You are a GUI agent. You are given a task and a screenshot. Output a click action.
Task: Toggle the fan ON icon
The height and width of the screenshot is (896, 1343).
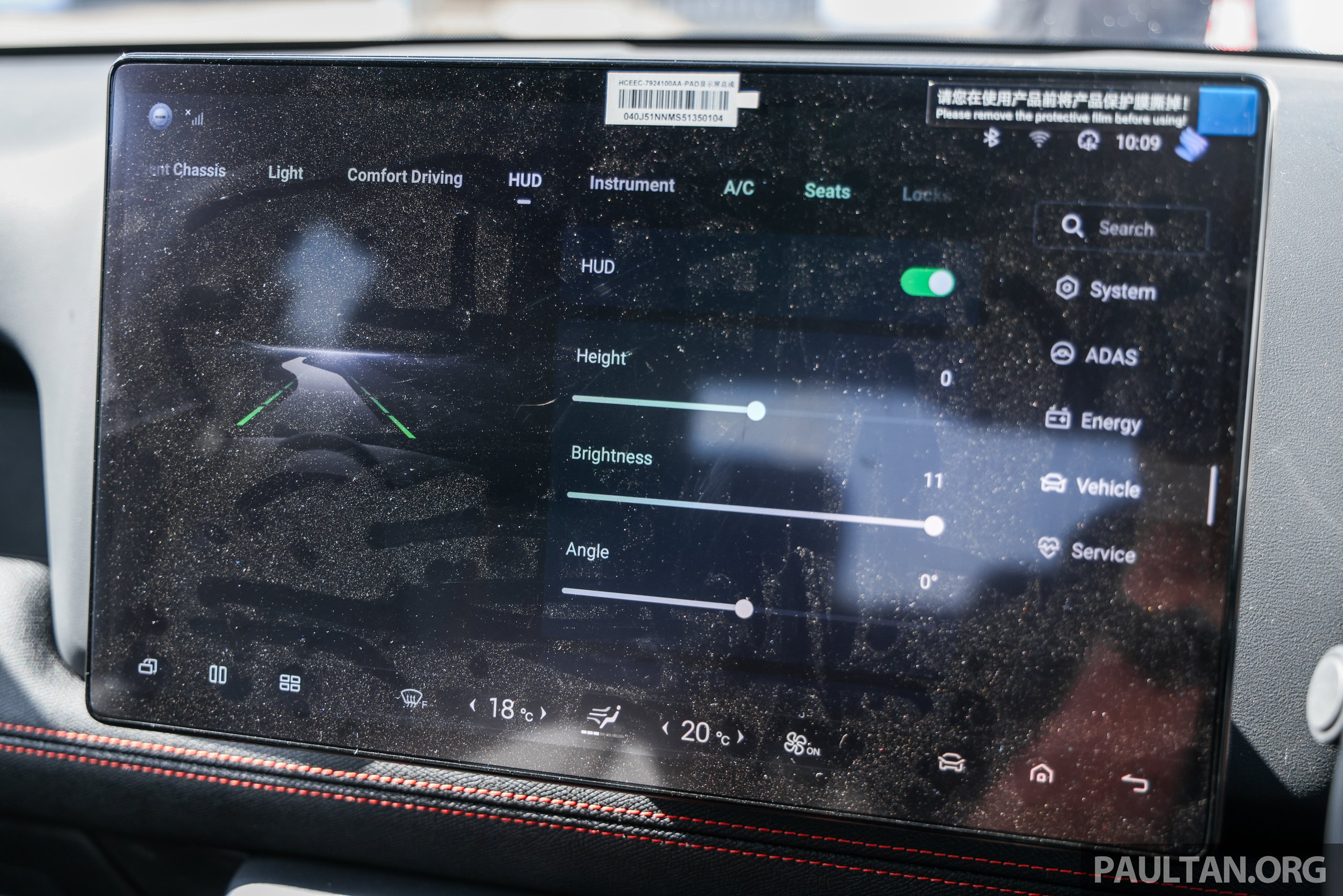801,744
